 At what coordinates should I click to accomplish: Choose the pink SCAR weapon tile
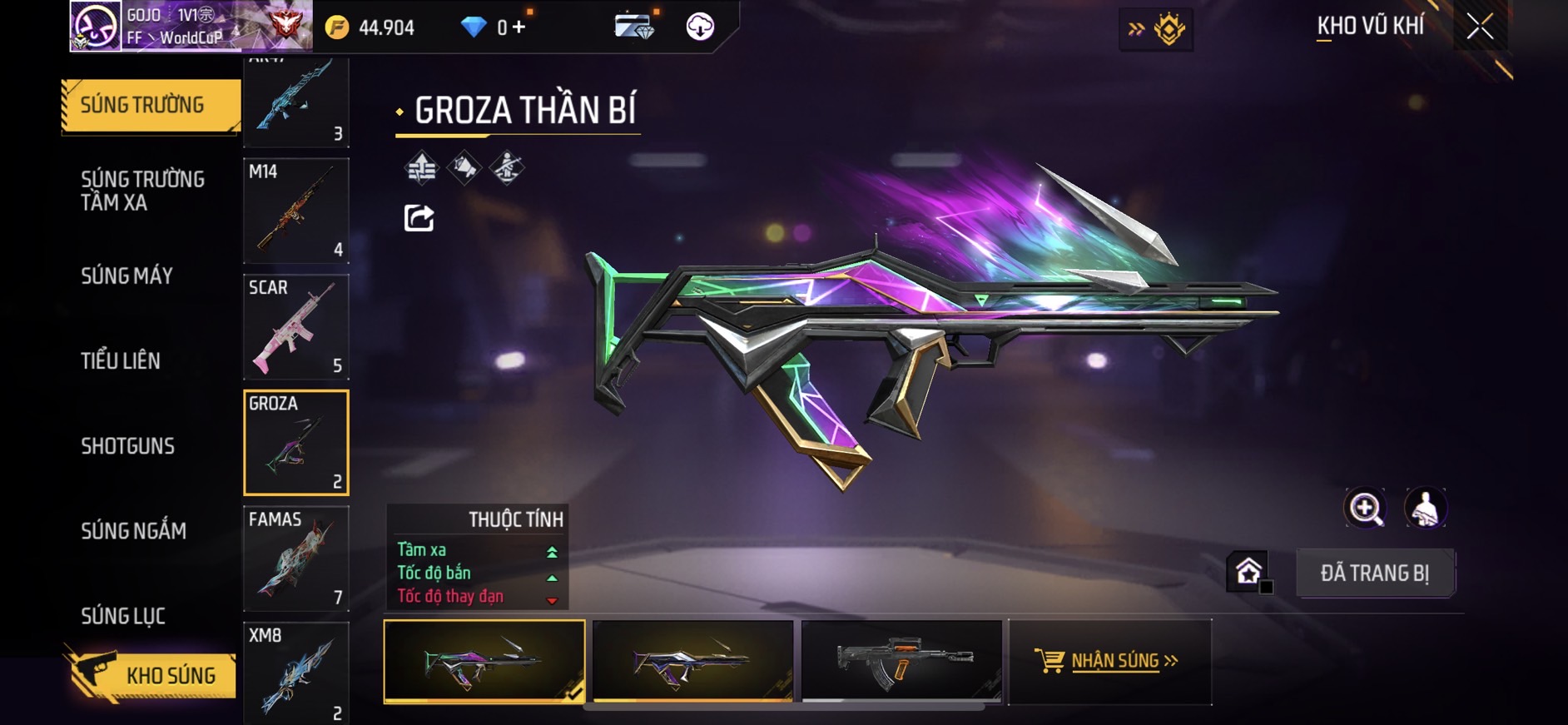[296, 327]
